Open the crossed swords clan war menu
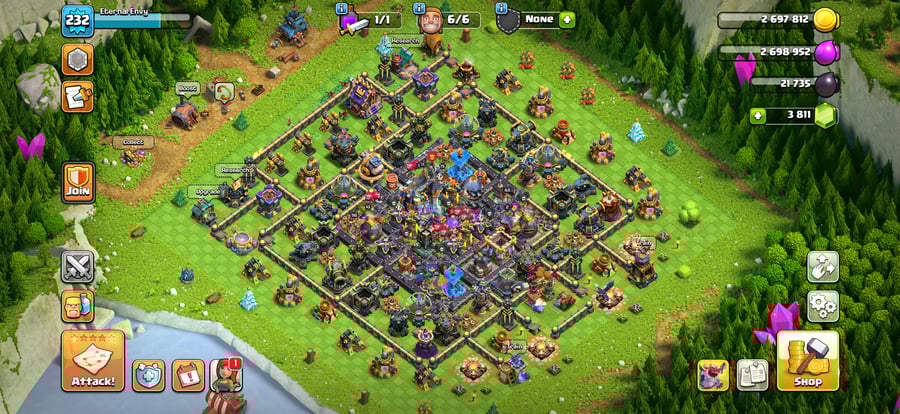The width and height of the screenshot is (900, 414). click(x=78, y=267)
